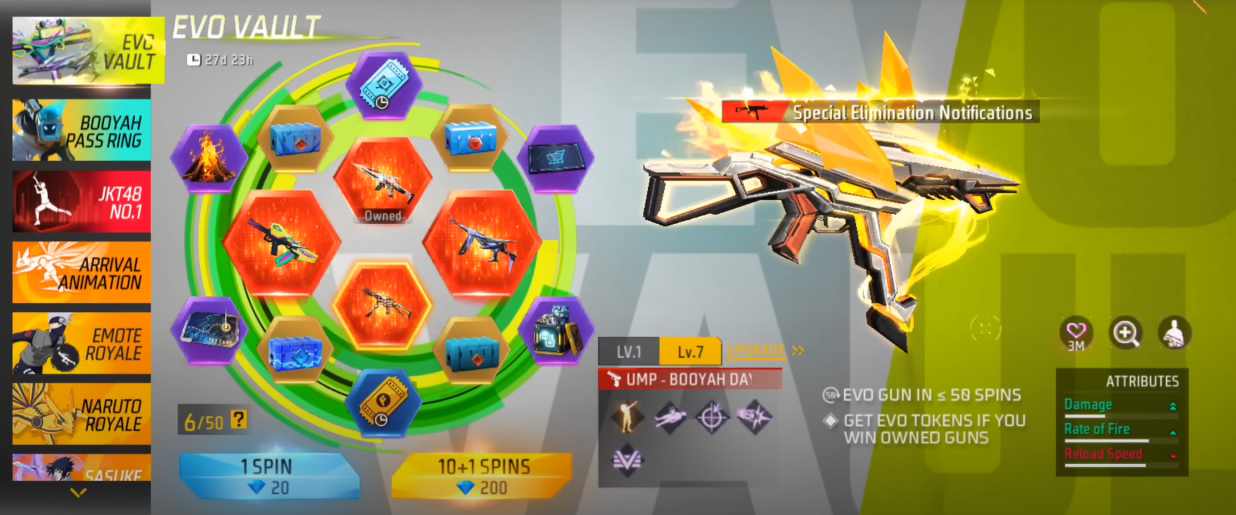This screenshot has height=515, width=1236.
Task: Choose the Naruto Royale tab
Action: [82, 414]
